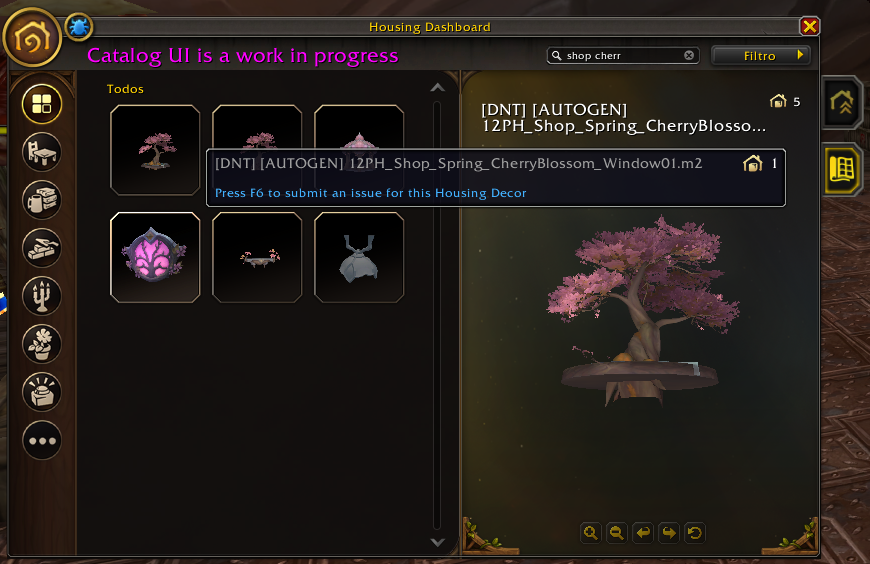Select the all-items grid category
Image resolution: width=870 pixels, height=564 pixels.
click(42, 104)
